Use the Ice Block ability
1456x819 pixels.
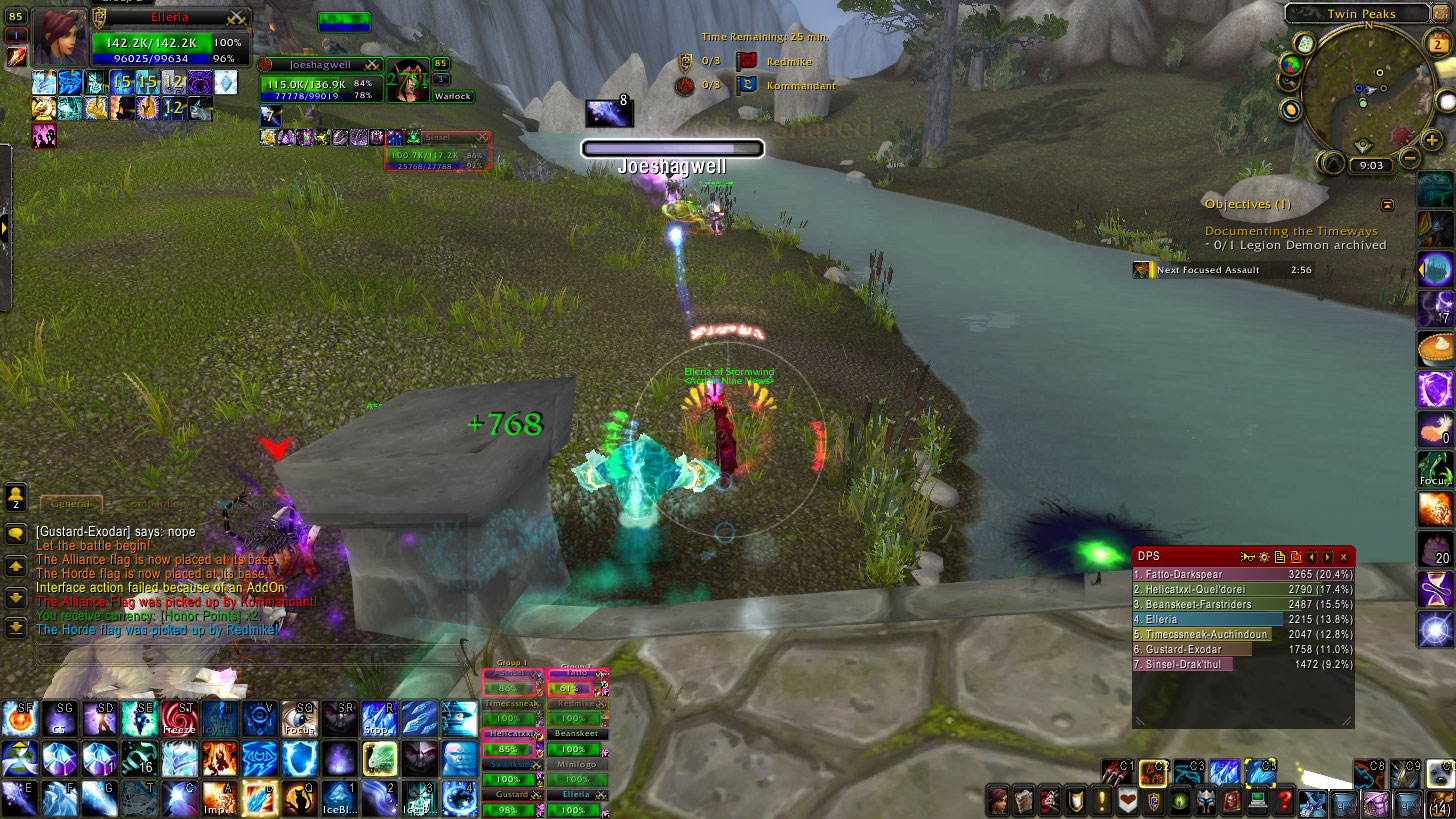click(338, 798)
